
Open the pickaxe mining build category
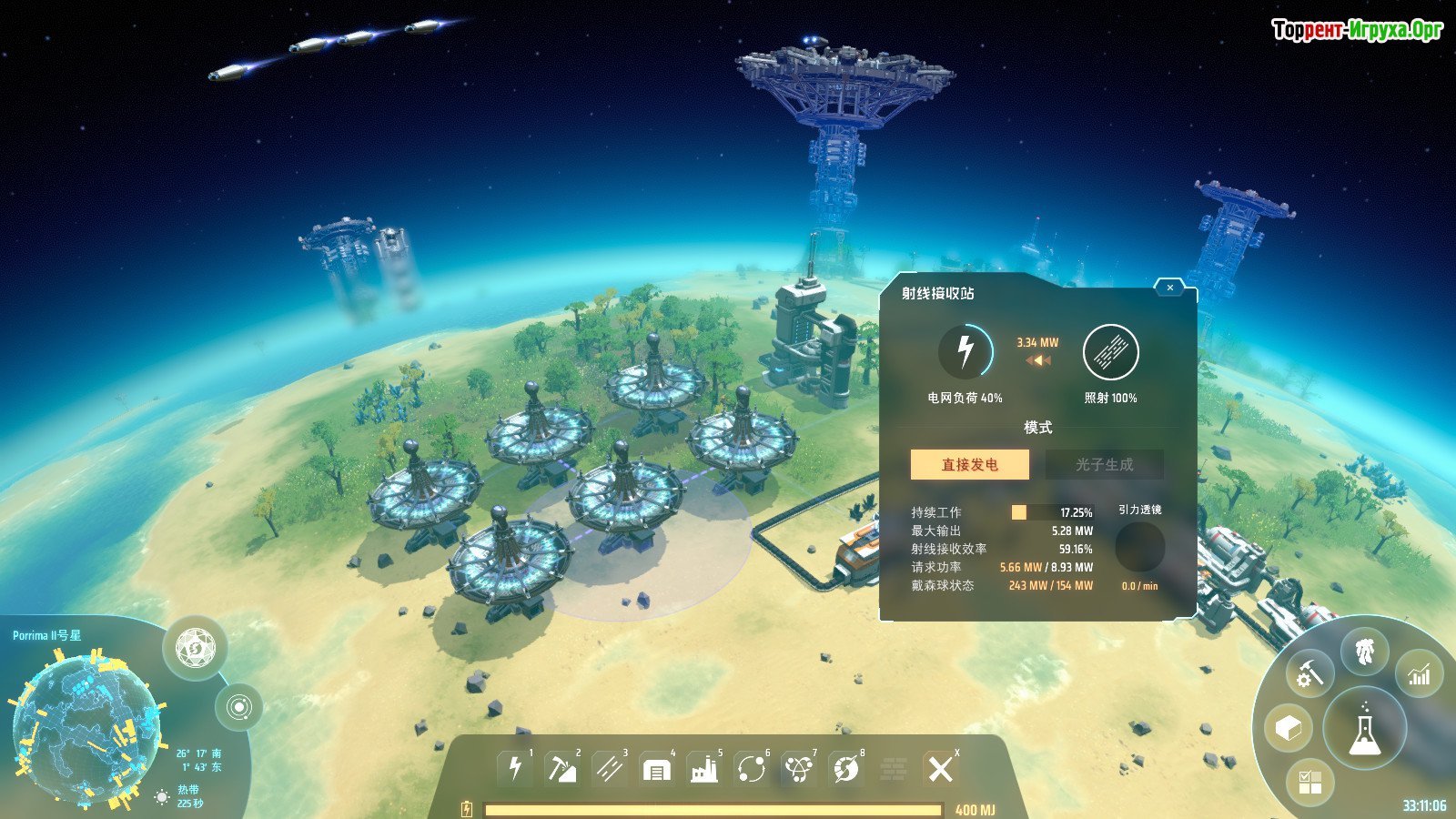pyautogui.click(x=561, y=769)
